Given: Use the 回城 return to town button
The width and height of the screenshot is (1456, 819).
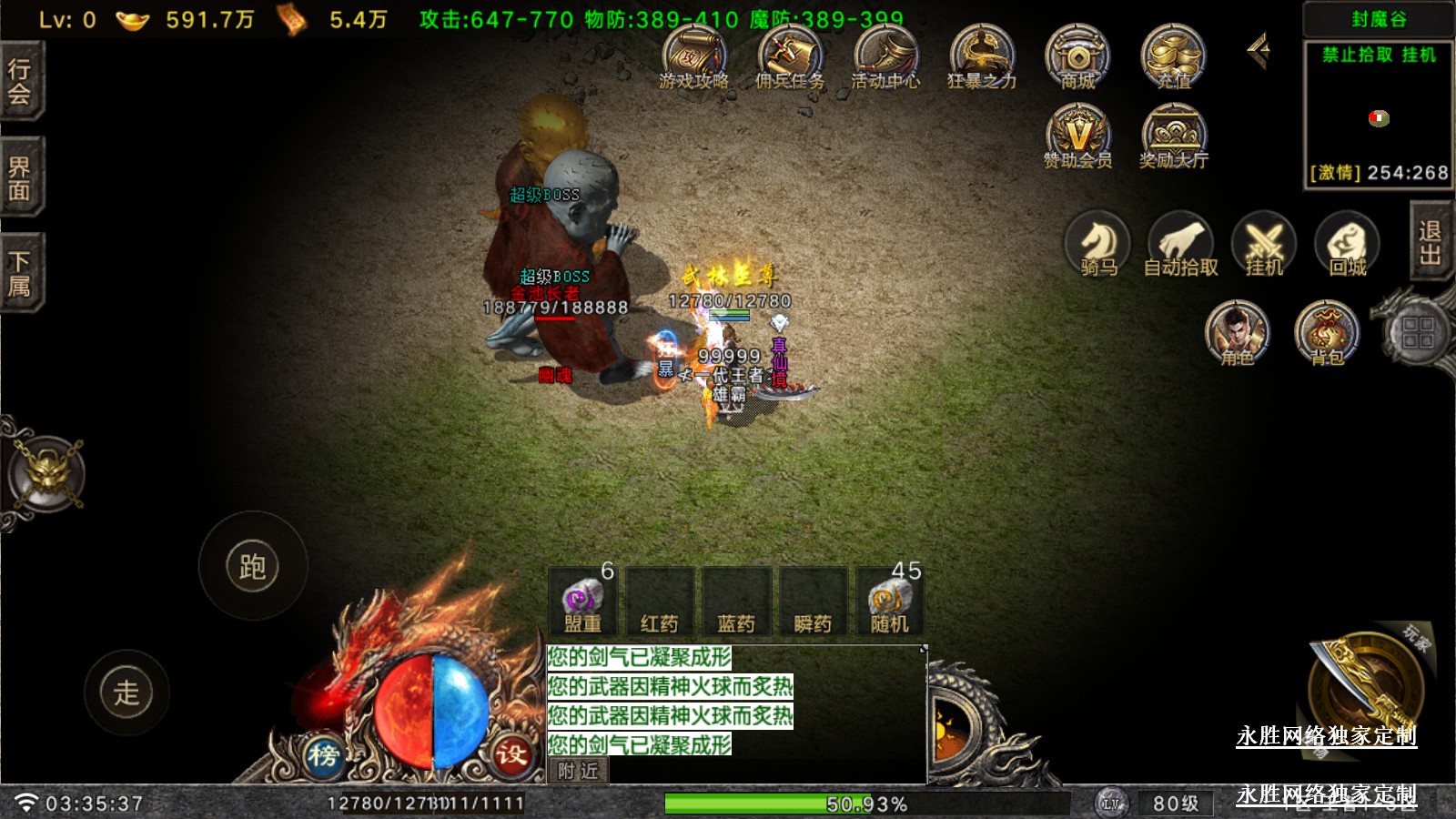Looking at the screenshot, I should pyautogui.click(x=1347, y=244).
